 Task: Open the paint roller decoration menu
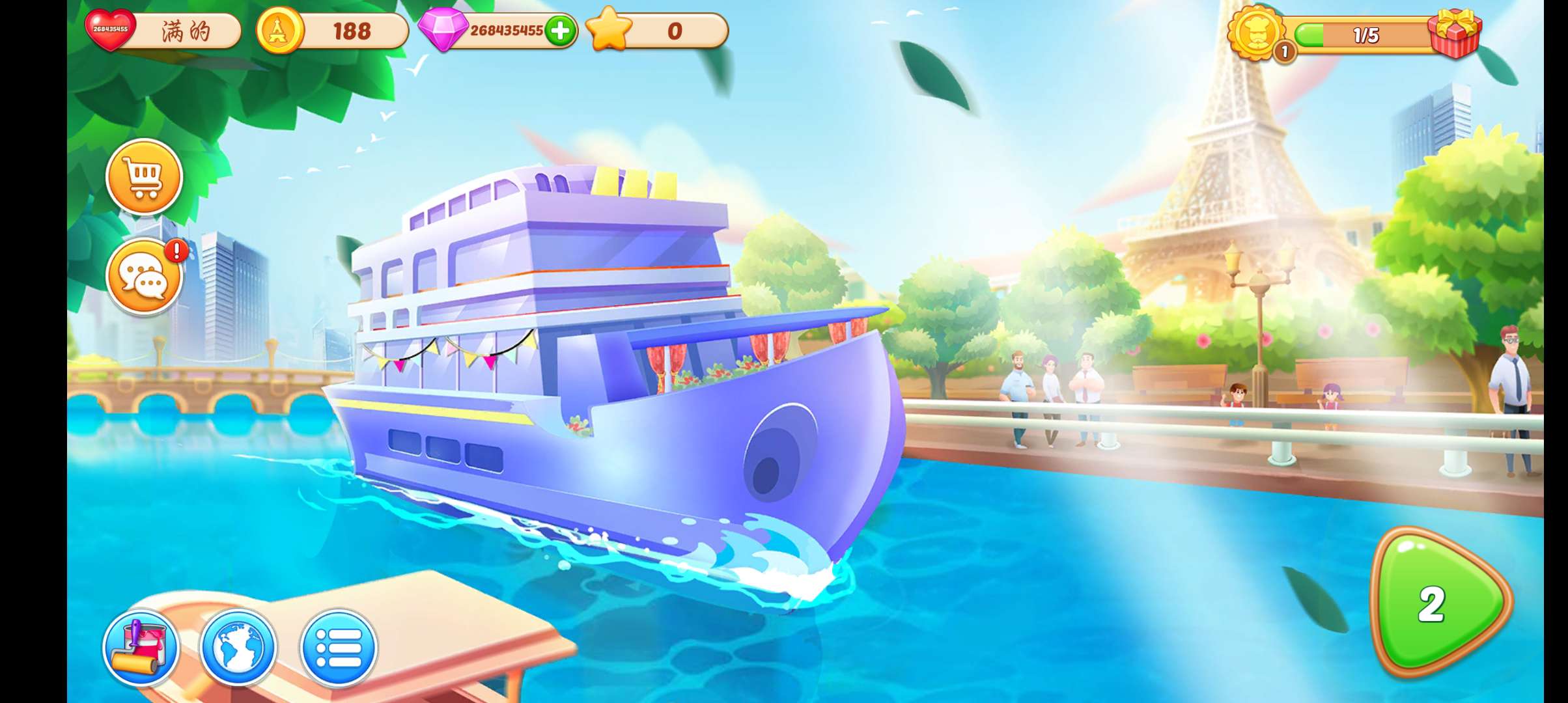point(141,648)
